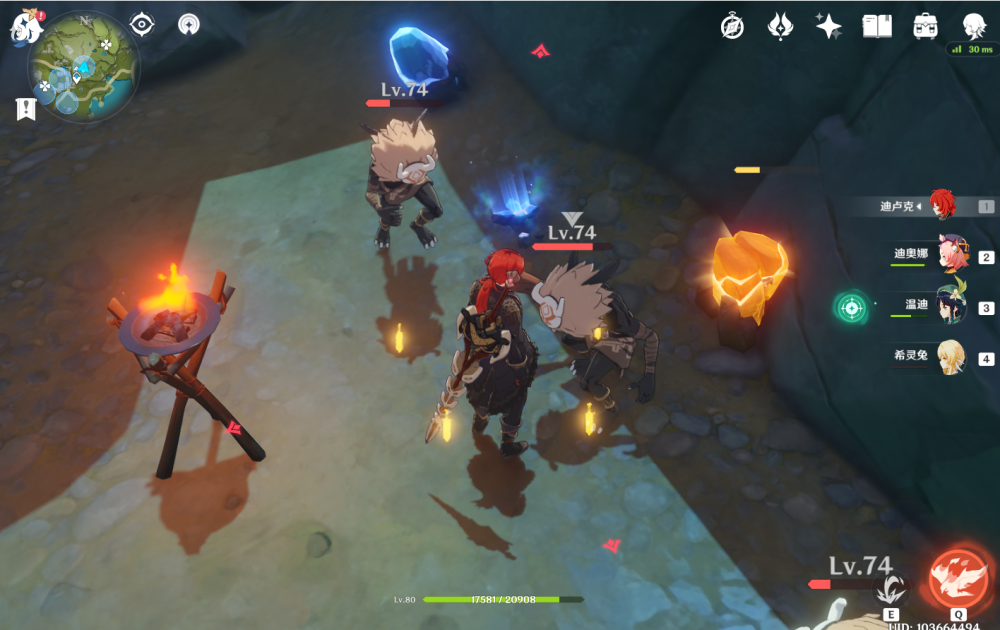Viewport: 1000px width, 630px height.
Task: Use the green crosshair gadget icon
Action: 852,307
